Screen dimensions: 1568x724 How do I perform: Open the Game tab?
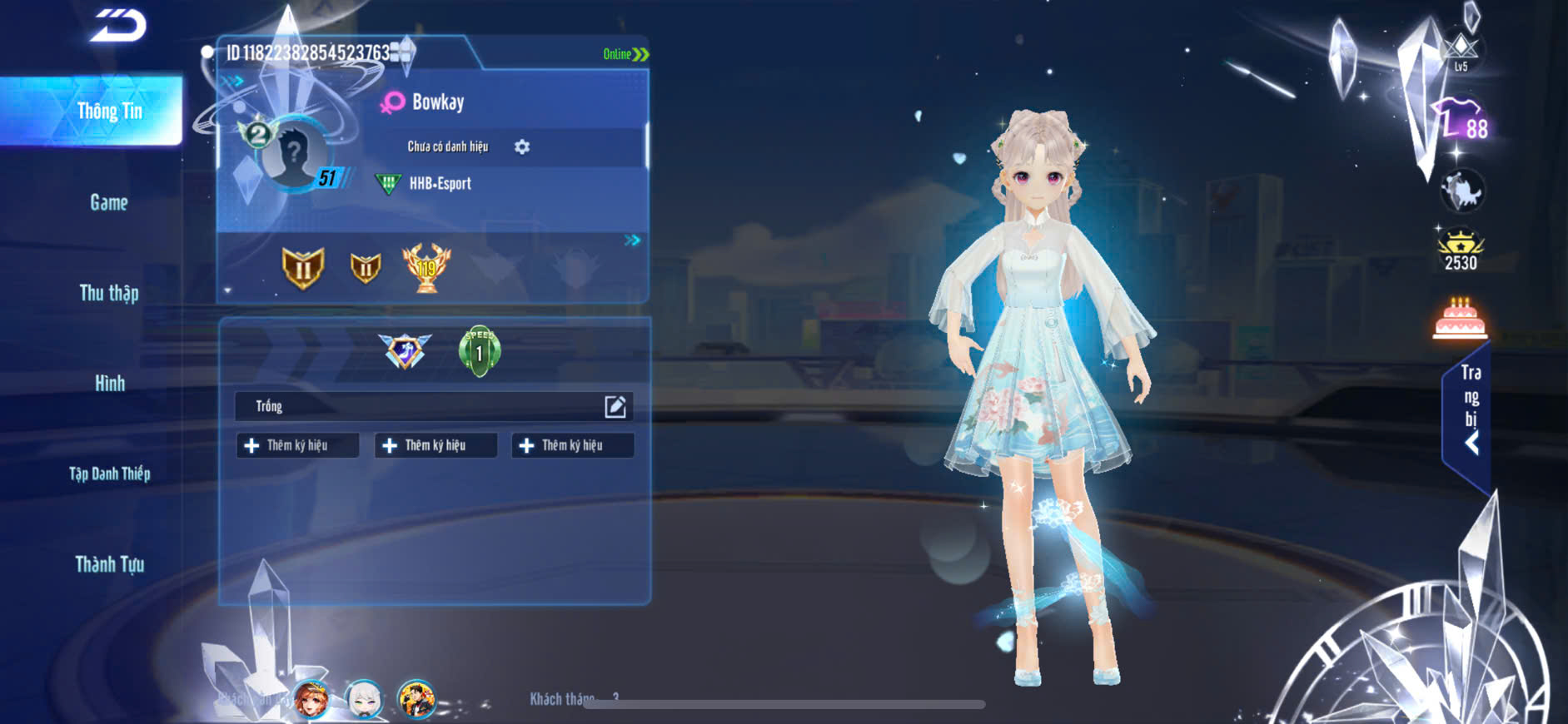(109, 202)
